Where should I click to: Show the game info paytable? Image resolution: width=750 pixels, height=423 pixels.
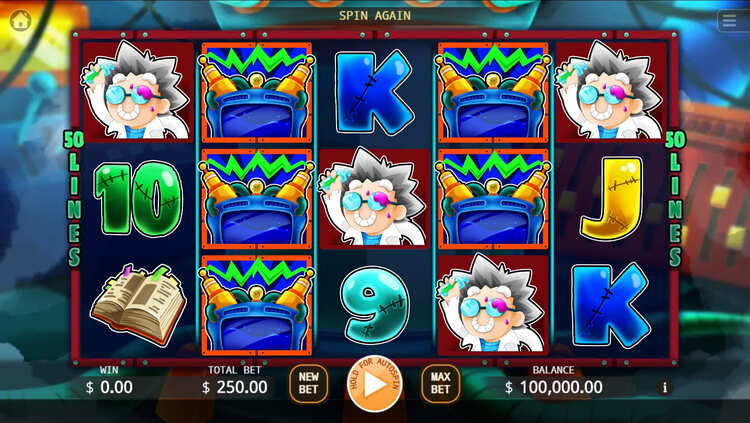pyautogui.click(x=664, y=388)
